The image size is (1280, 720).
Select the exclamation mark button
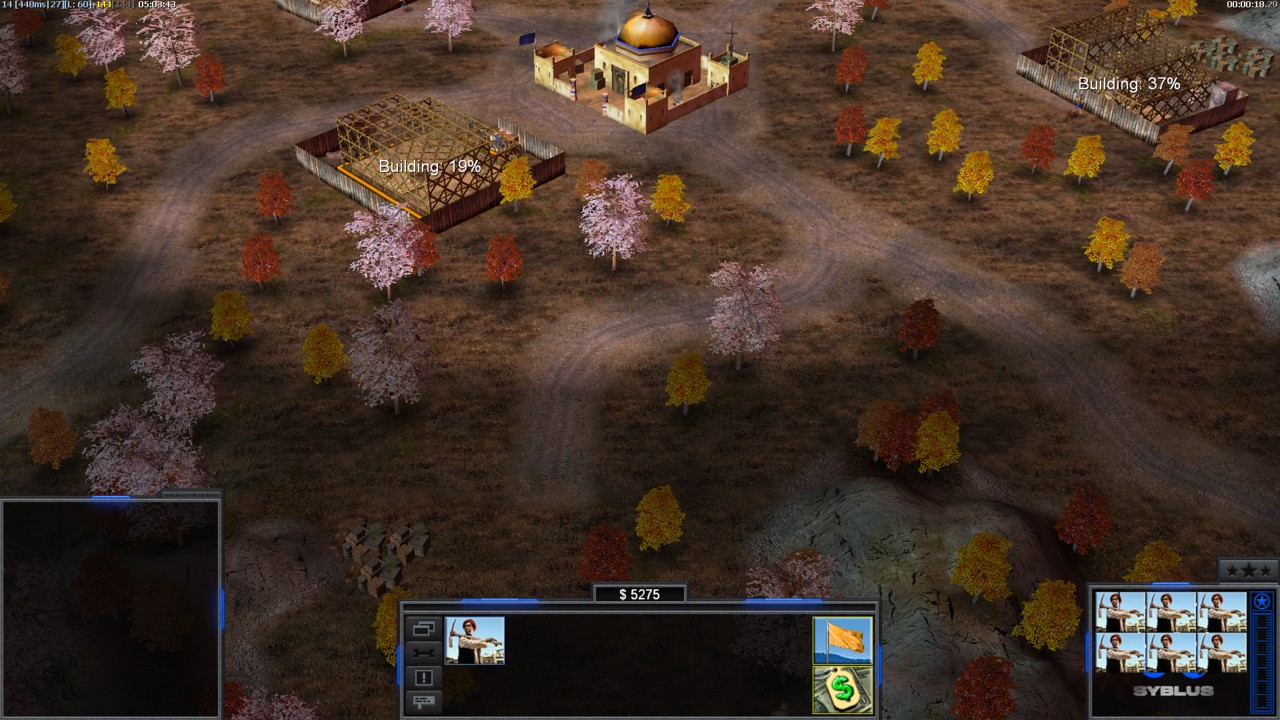424,677
